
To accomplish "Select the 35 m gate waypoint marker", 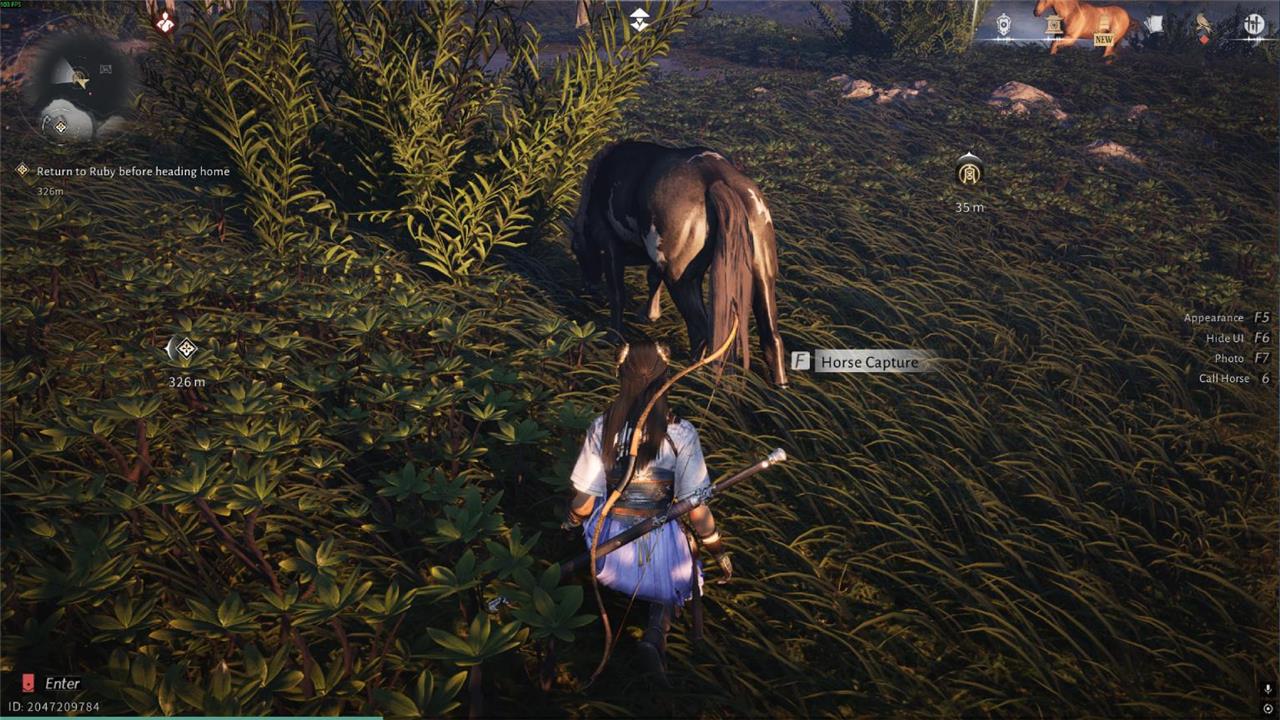I will pyautogui.click(x=968, y=173).
